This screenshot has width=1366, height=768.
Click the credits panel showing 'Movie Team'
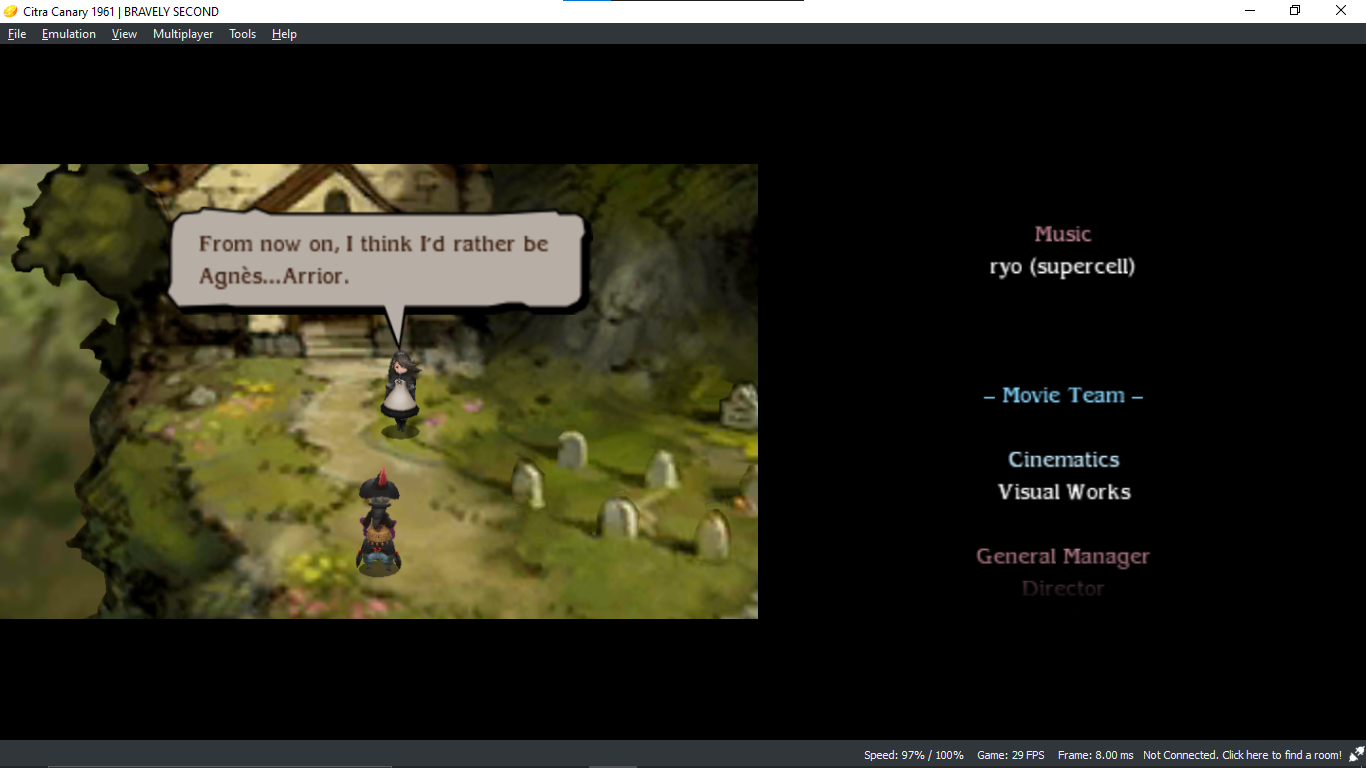[1062, 395]
